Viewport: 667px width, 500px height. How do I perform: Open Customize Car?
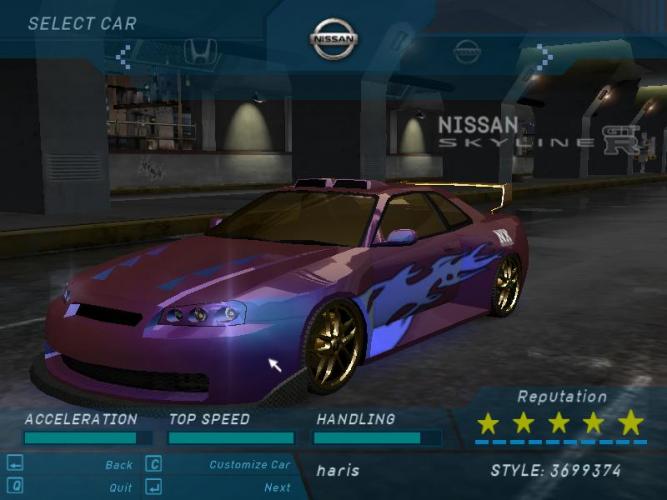click(249, 465)
